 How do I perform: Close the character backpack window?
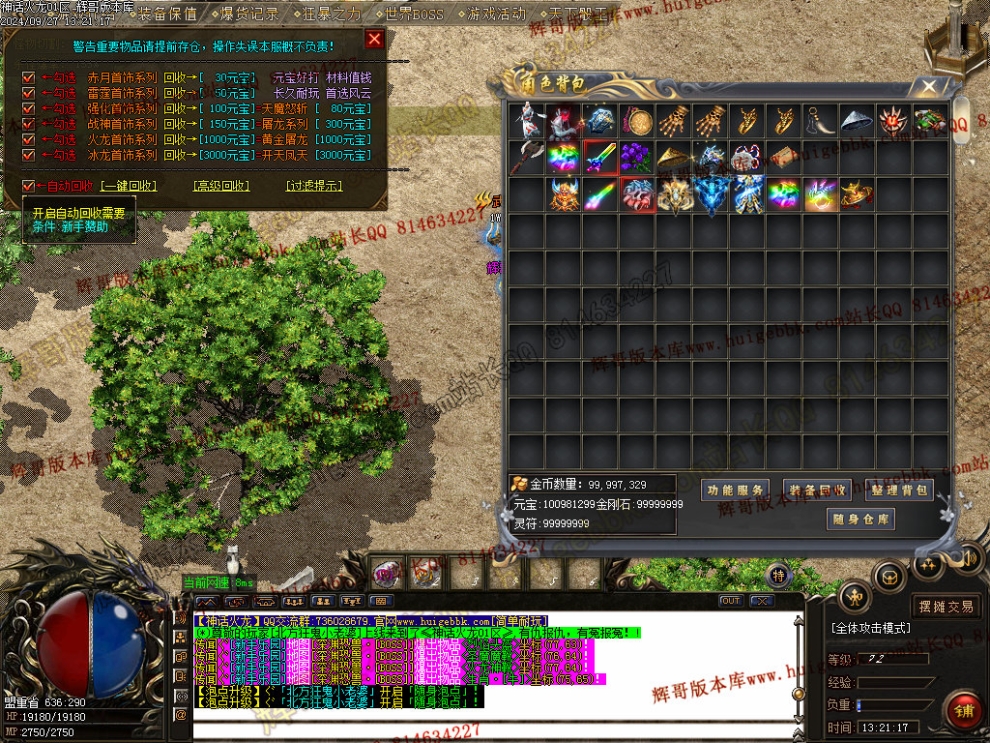click(929, 87)
